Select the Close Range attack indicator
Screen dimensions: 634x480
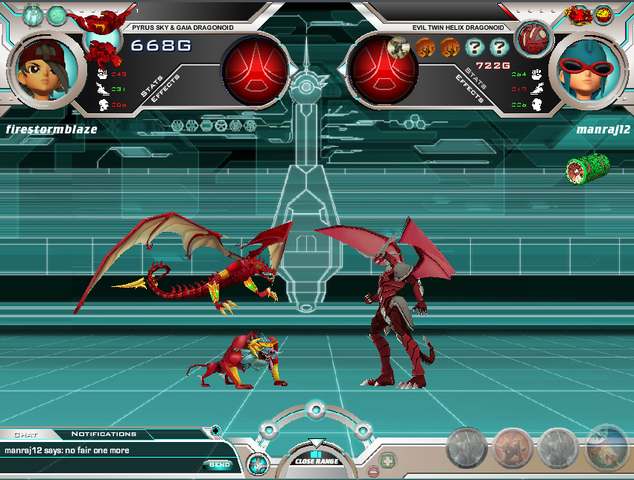click(317, 459)
